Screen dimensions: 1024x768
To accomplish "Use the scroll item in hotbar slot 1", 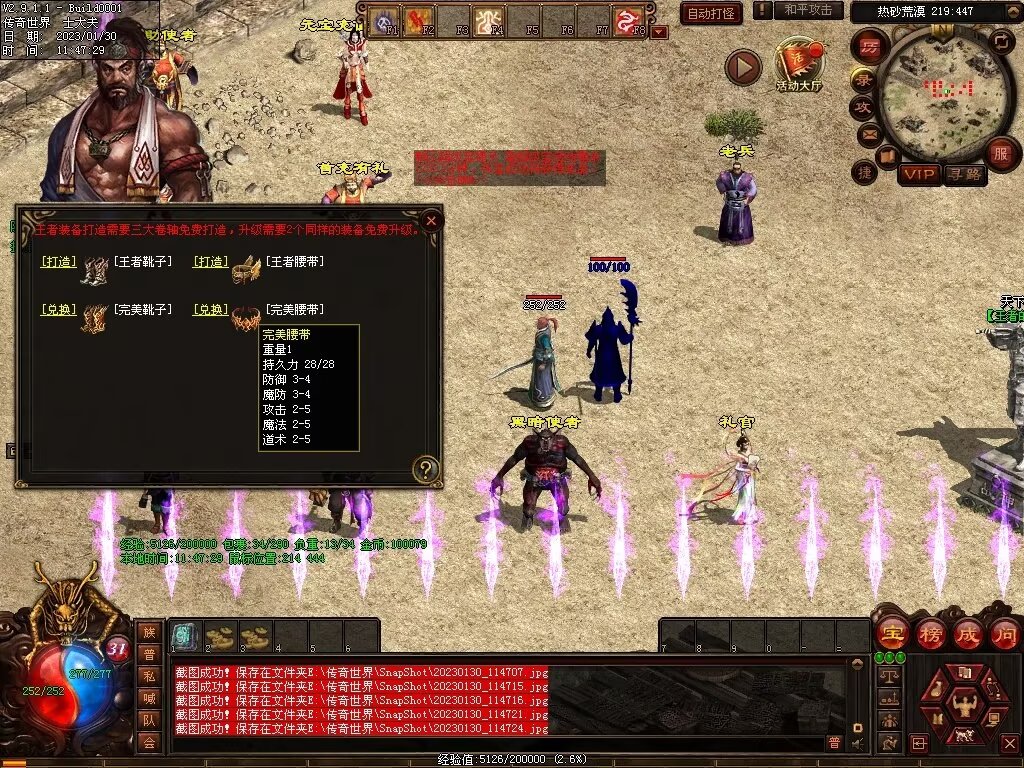I will point(184,636).
